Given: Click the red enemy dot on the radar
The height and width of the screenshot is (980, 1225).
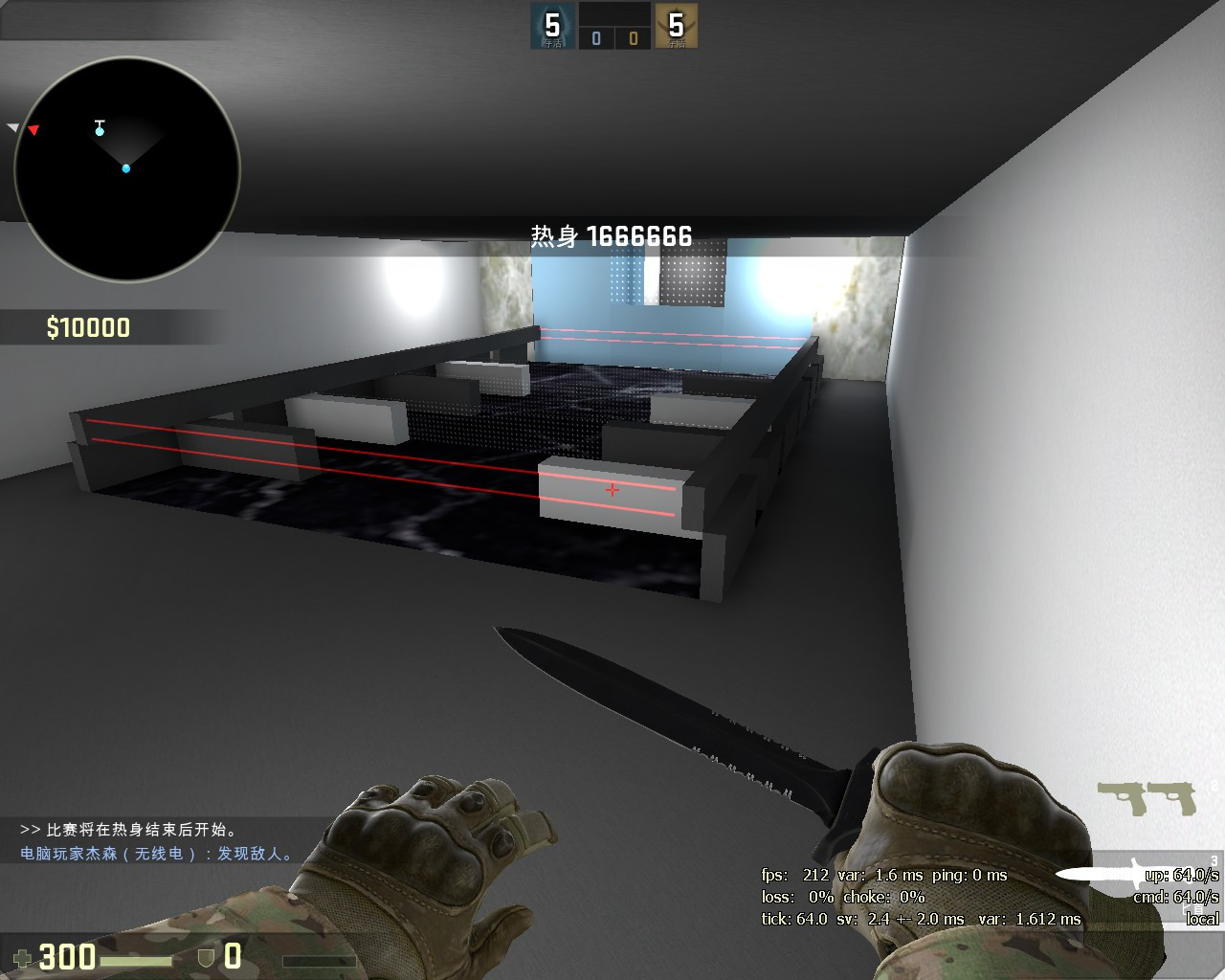Looking at the screenshot, I should click(33, 128).
